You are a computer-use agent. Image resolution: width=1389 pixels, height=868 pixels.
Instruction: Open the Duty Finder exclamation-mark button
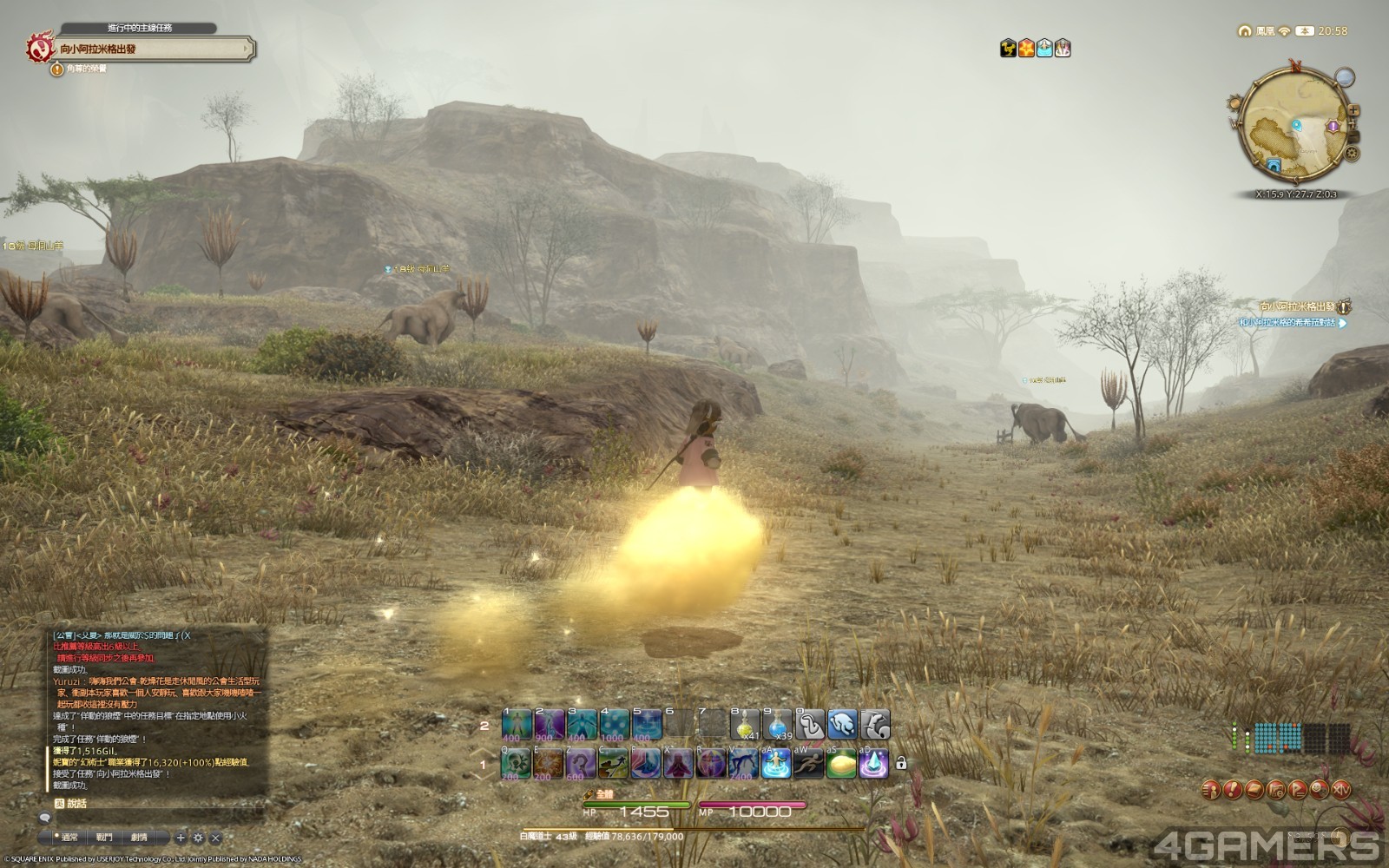click(1233, 789)
